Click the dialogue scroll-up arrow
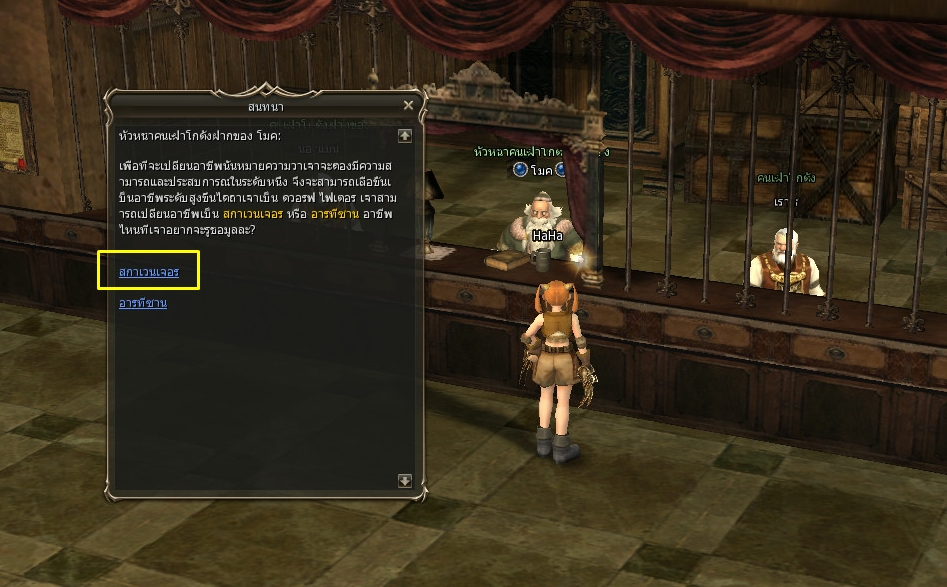Viewport: 947px width, 587px height. (405, 135)
